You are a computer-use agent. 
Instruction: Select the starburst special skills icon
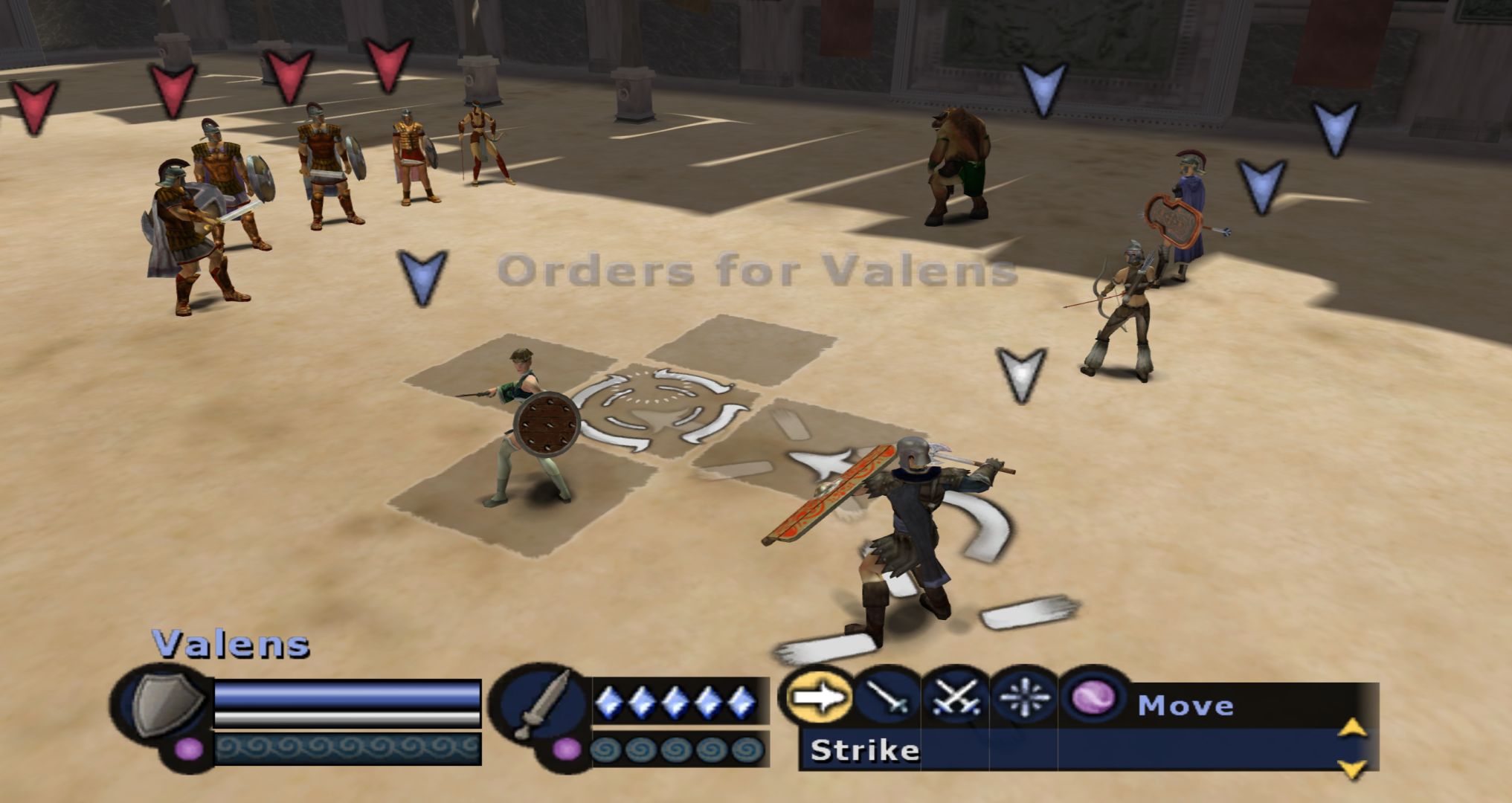[x=1024, y=699]
